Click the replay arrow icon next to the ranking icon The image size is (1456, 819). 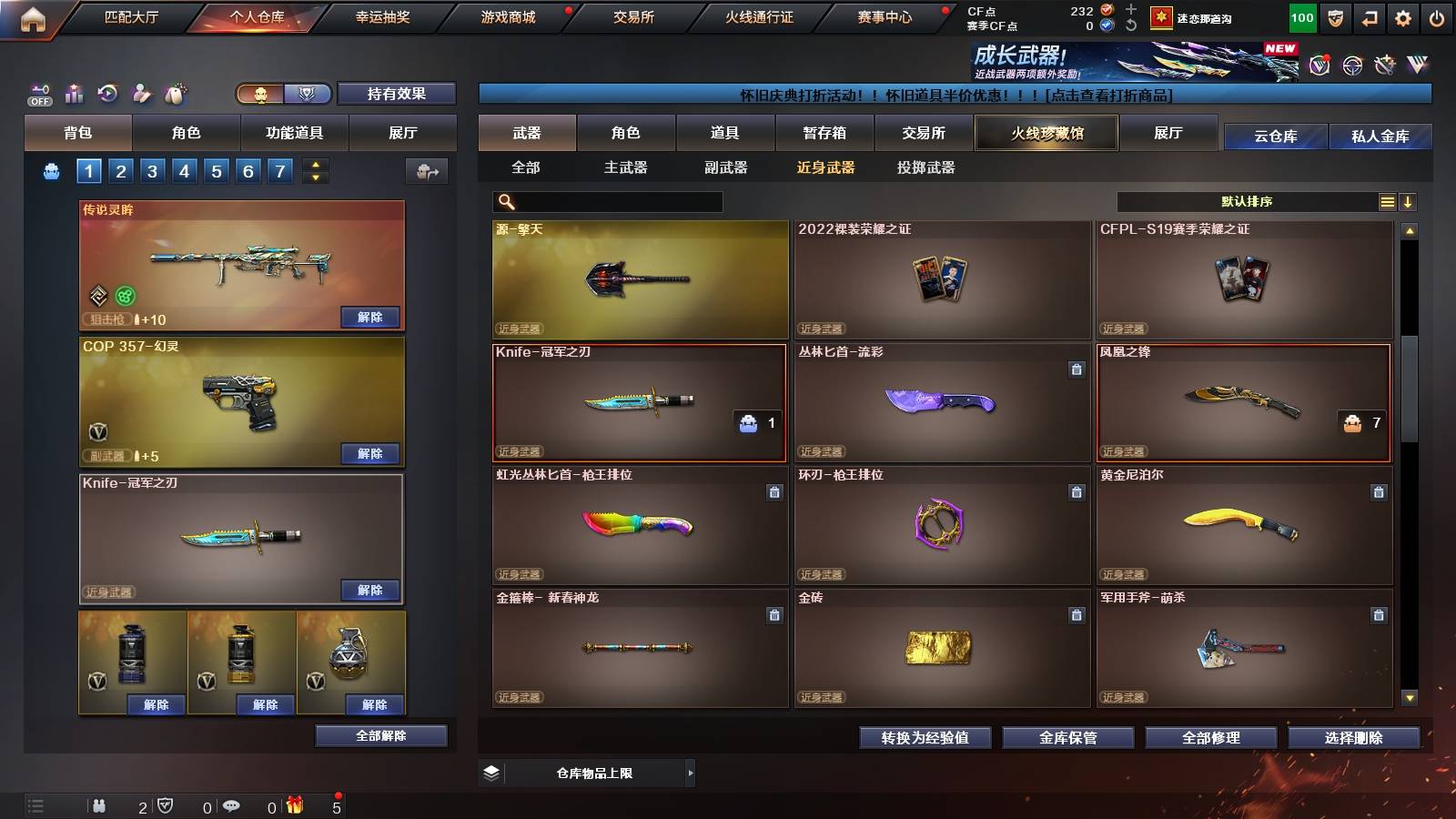tap(106, 93)
